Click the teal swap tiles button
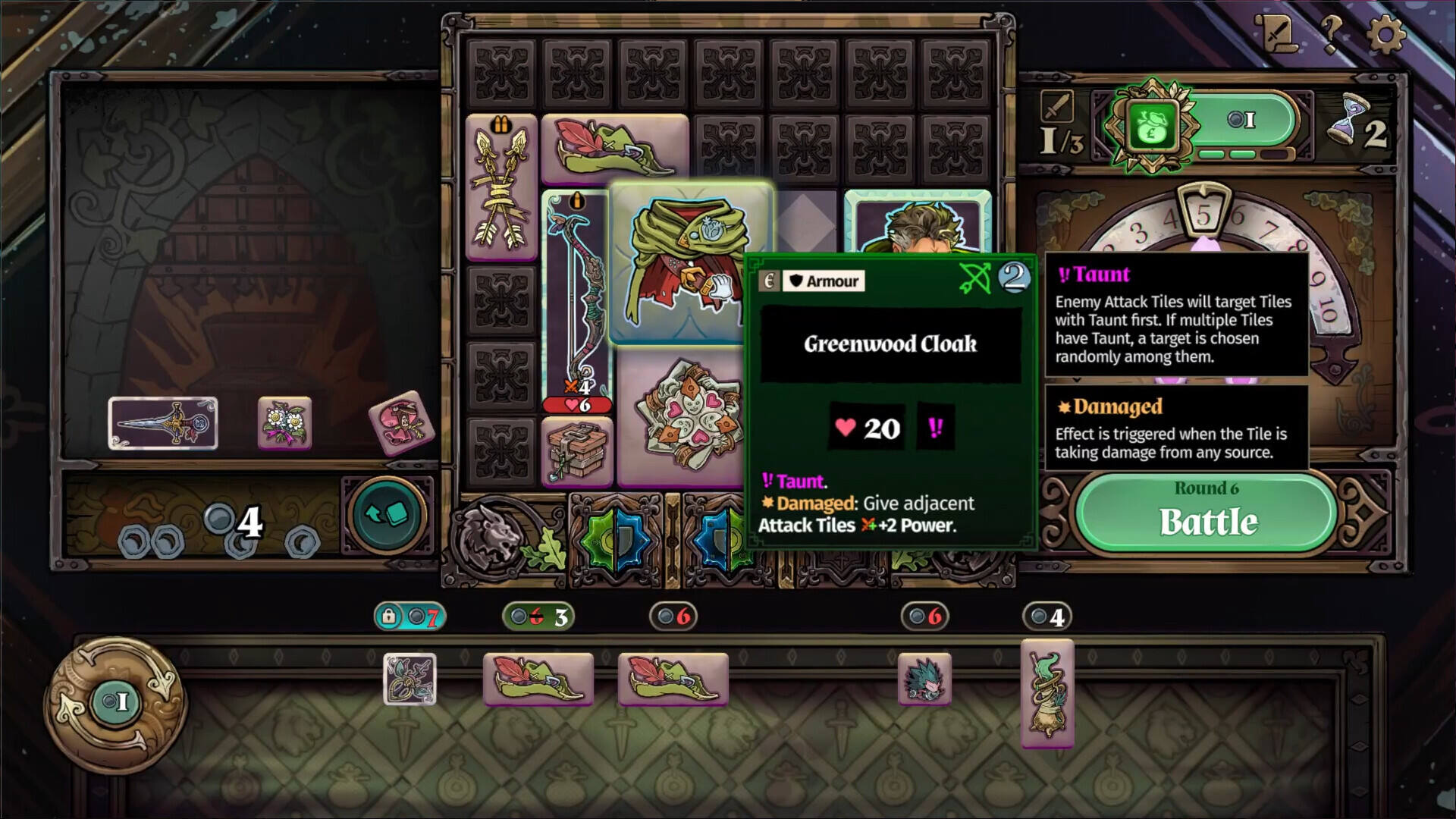Screen dimensions: 1456x819 [x=388, y=515]
